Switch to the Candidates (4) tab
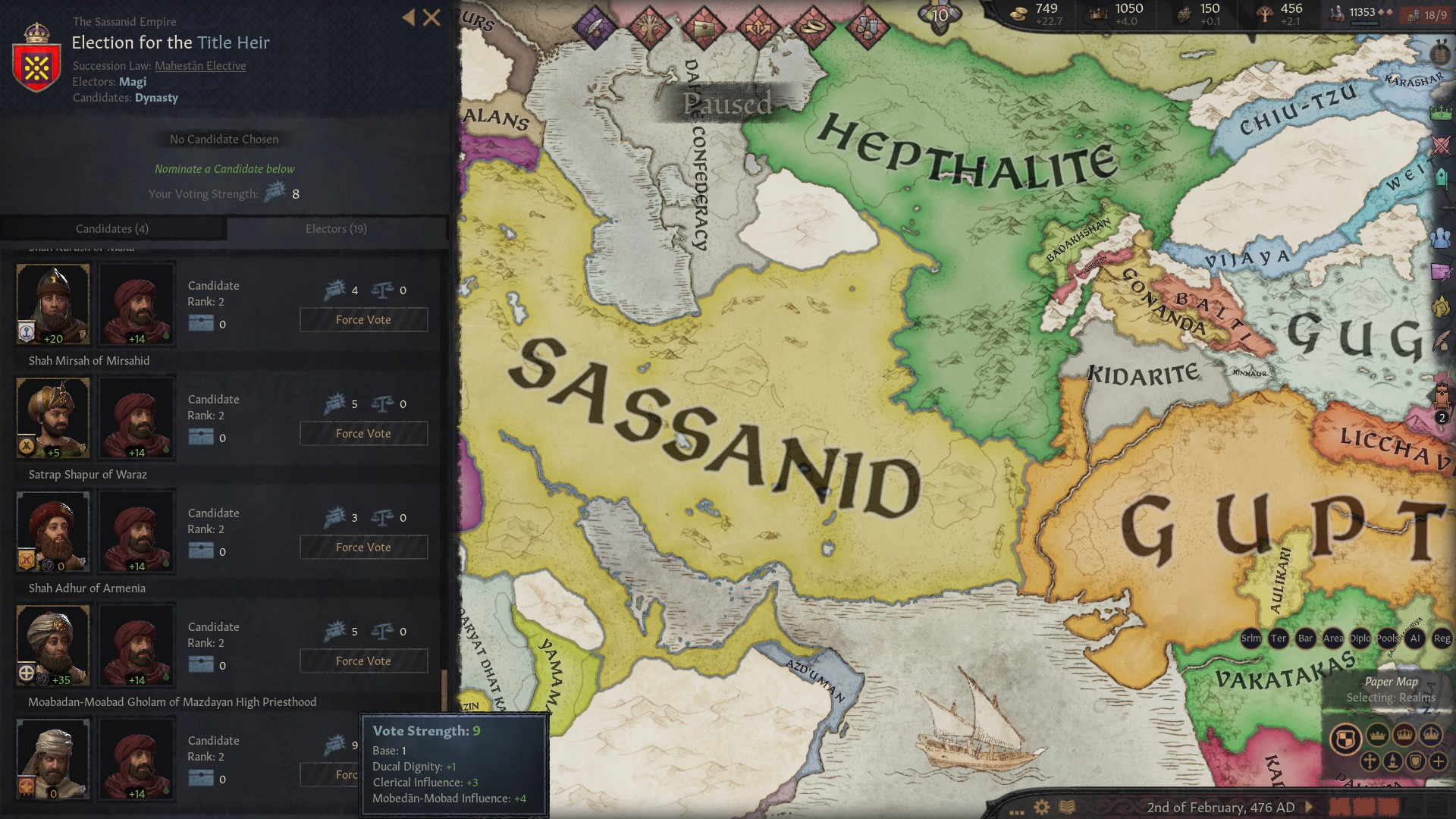This screenshot has width=1456, height=819. point(111,228)
